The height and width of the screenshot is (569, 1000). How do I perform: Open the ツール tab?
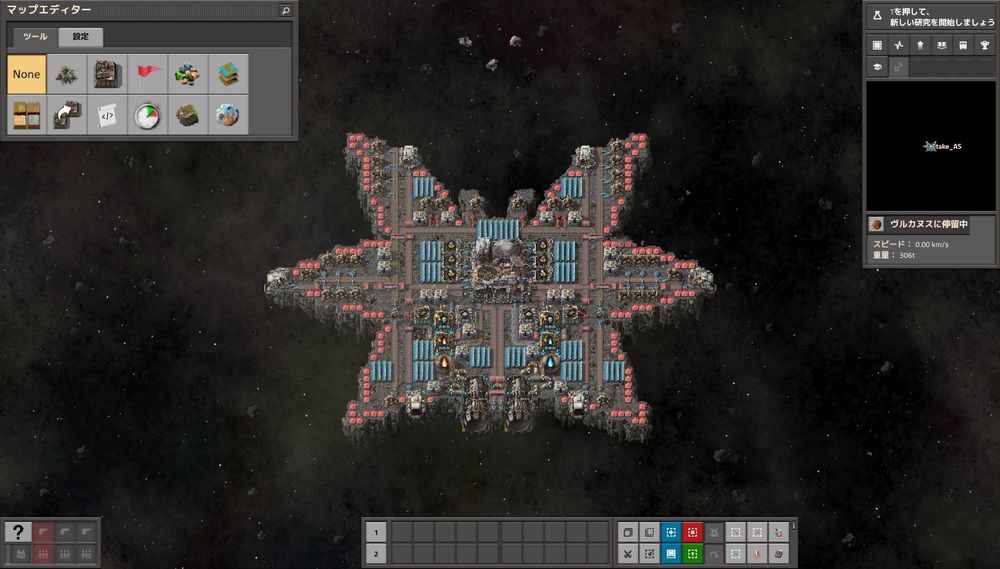(35, 37)
